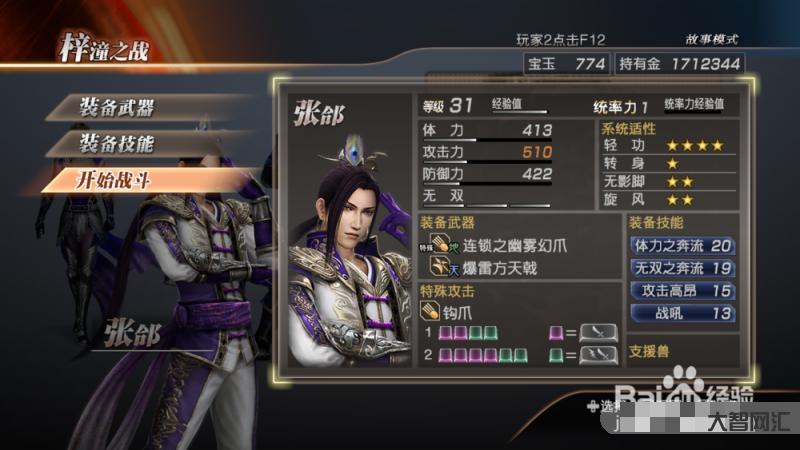Viewport: 800px width, 450px height.
Task: Pick the 战吼 skill slot
Action: click(682, 314)
